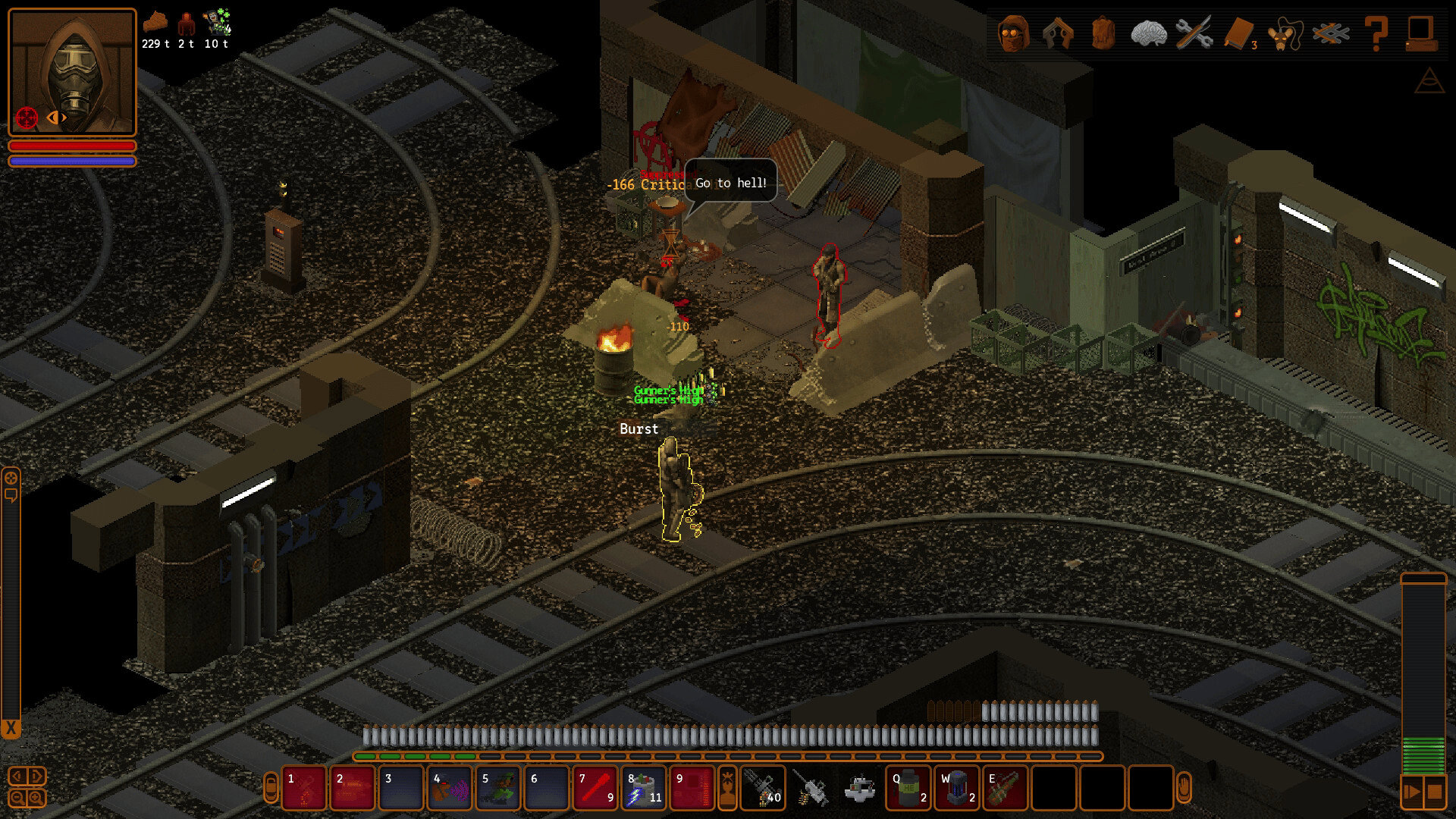The image size is (1456, 819).
Task: Click the hooded gas-mask player portrait
Action: [x=72, y=72]
